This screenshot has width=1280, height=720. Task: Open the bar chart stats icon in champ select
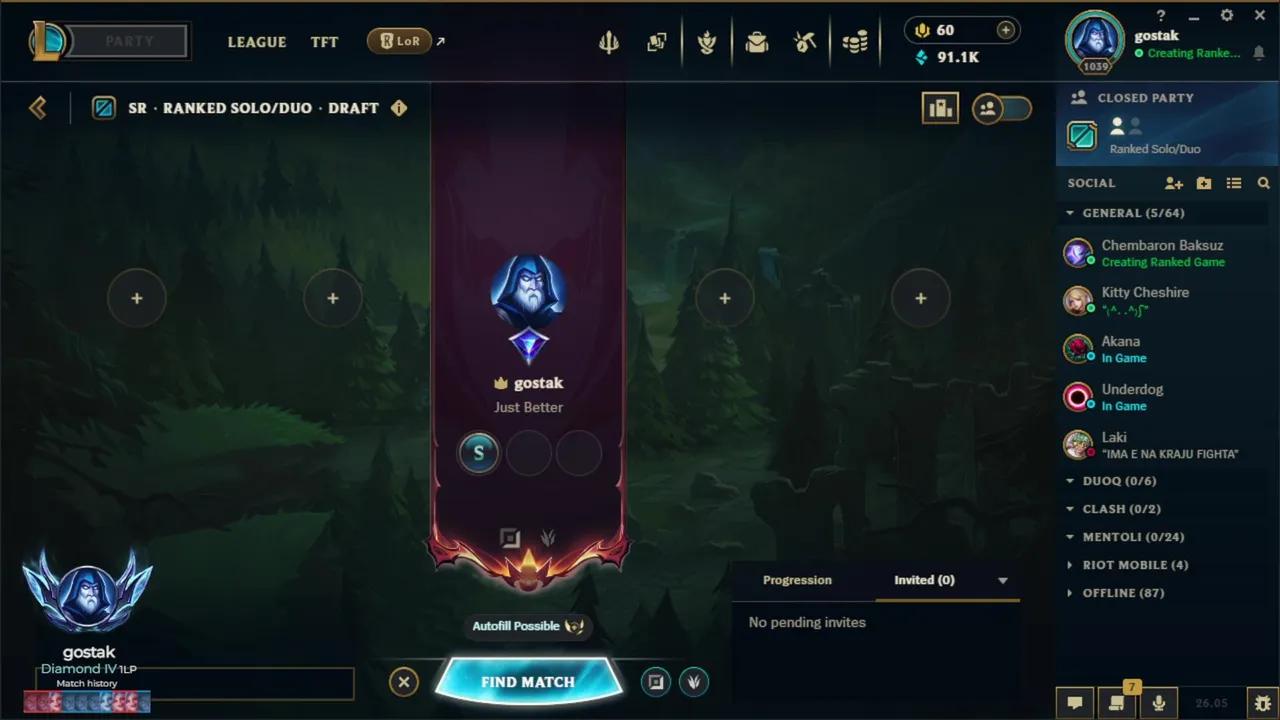(940, 107)
